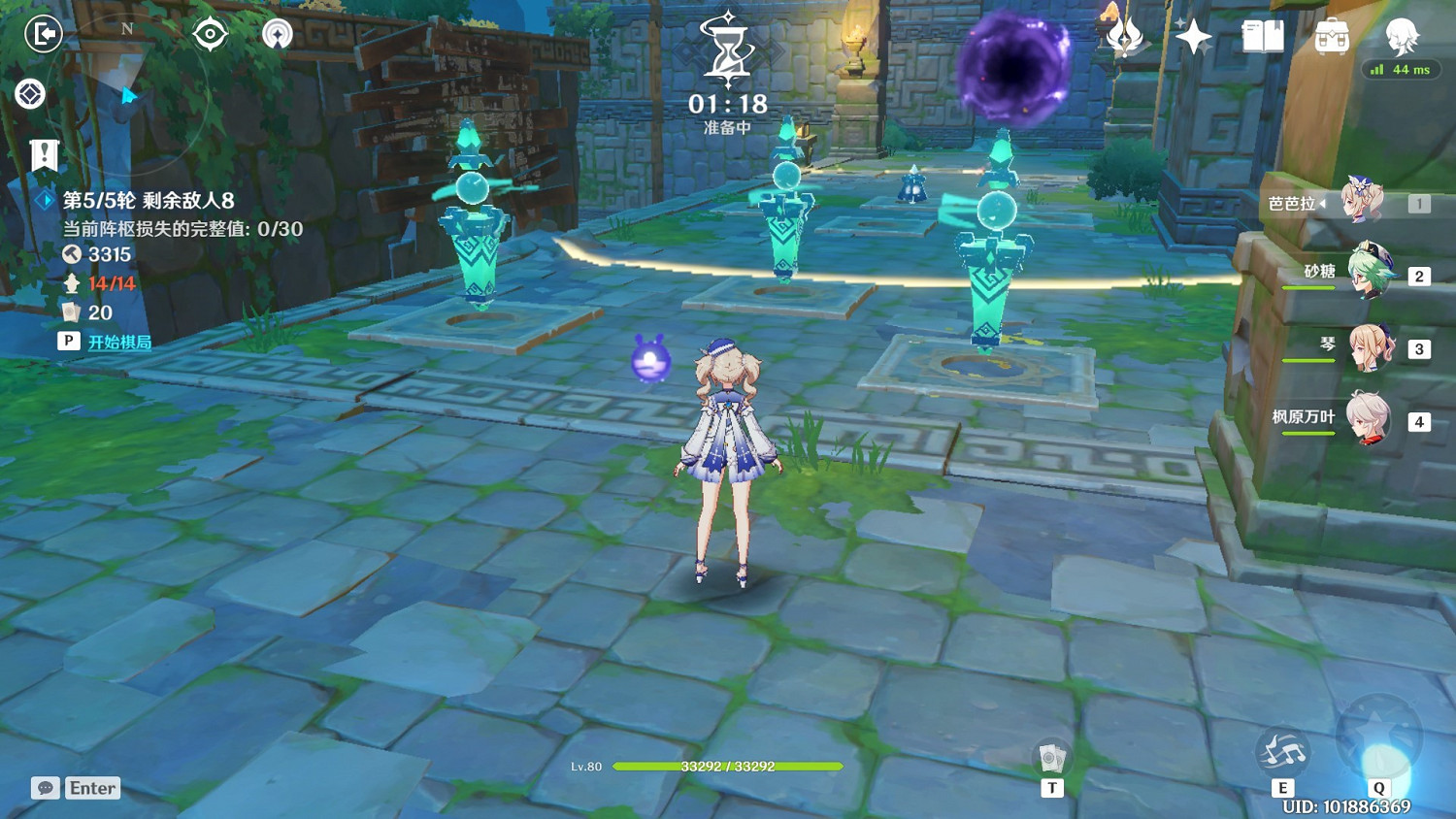Viewport: 1456px width, 819px height.
Task: Click the Enter chat field at bottom left
Action: pos(91,788)
